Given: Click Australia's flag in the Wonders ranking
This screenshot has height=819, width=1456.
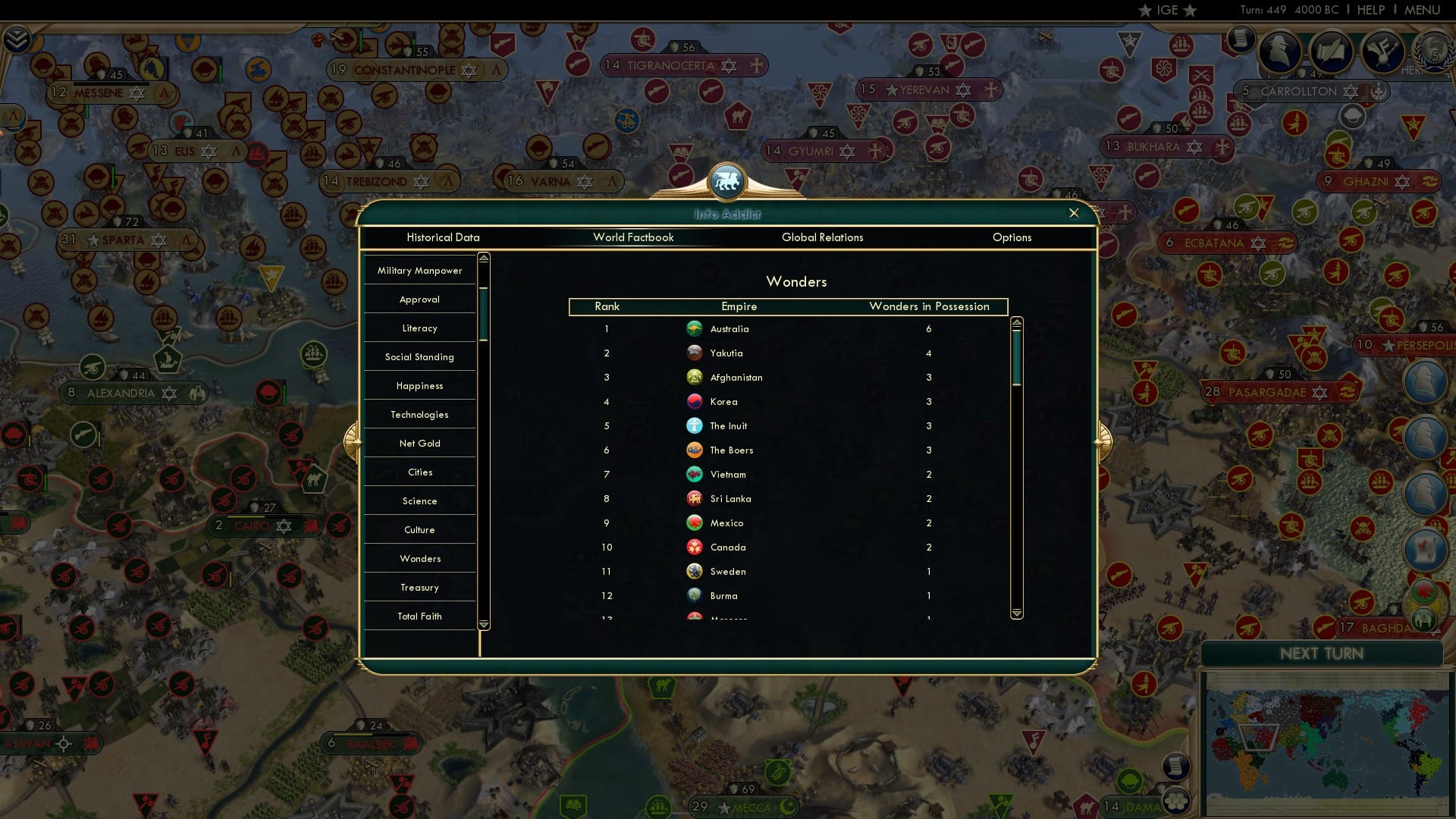Looking at the screenshot, I should click(695, 328).
